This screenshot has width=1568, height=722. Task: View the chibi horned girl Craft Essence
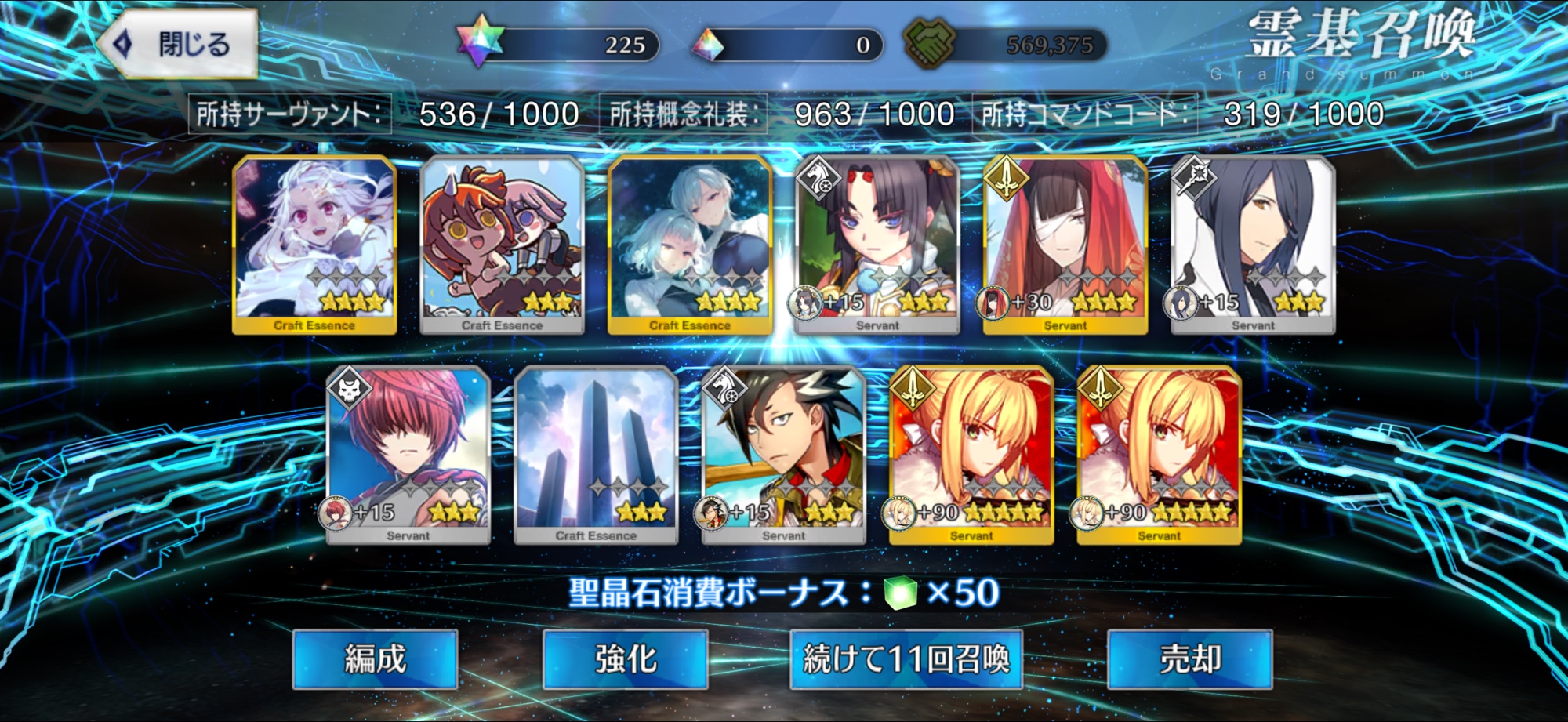click(502, 245)
